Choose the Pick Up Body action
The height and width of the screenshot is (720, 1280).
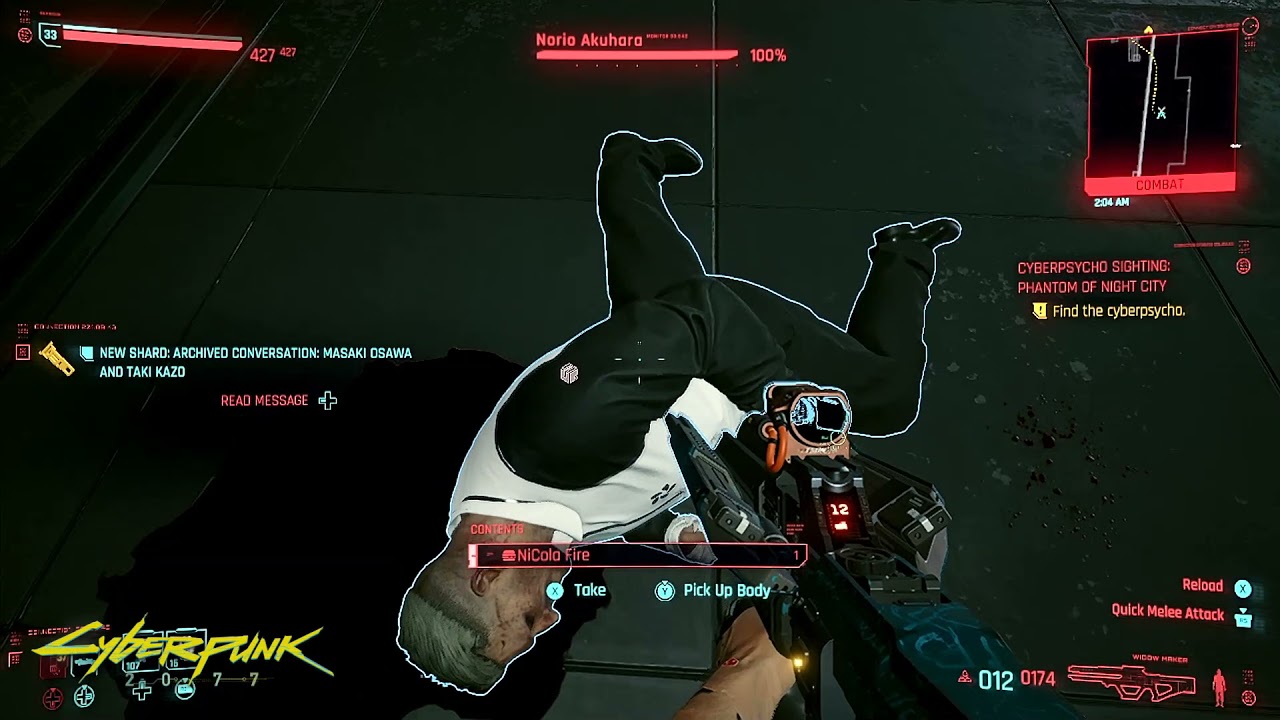(726, 590)
